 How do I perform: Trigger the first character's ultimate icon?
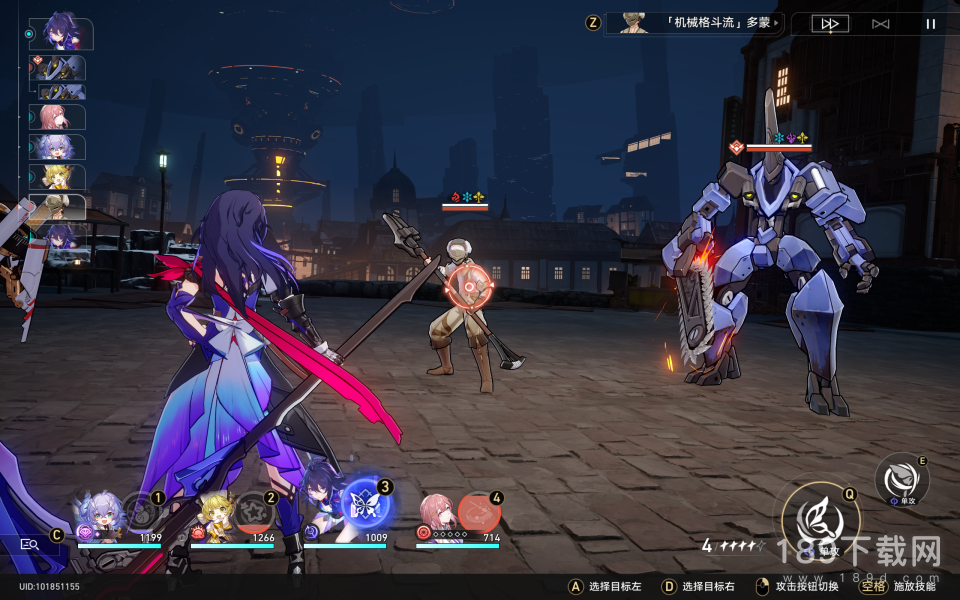click(142, 511)
